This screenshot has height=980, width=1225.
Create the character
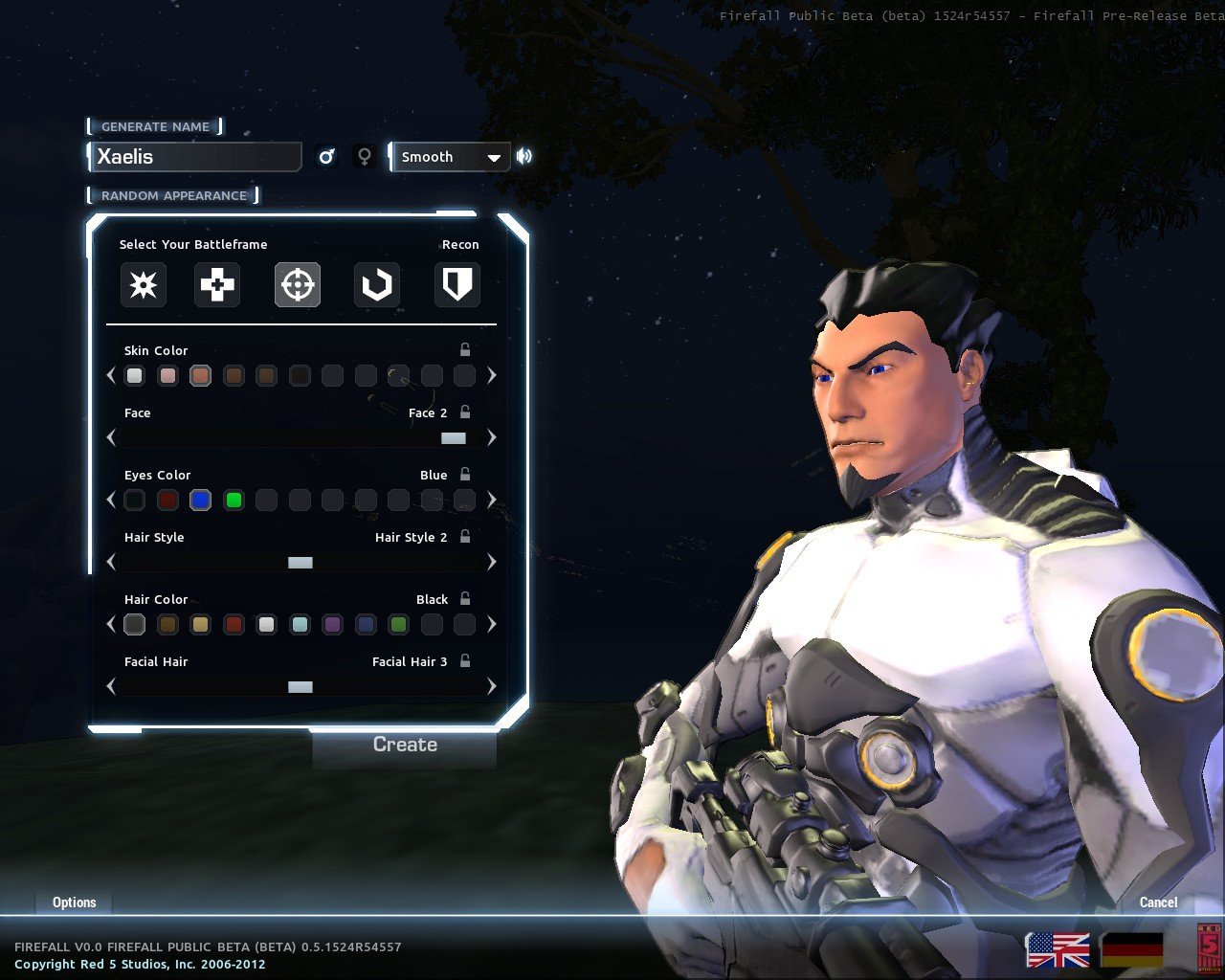pos(405,745)
